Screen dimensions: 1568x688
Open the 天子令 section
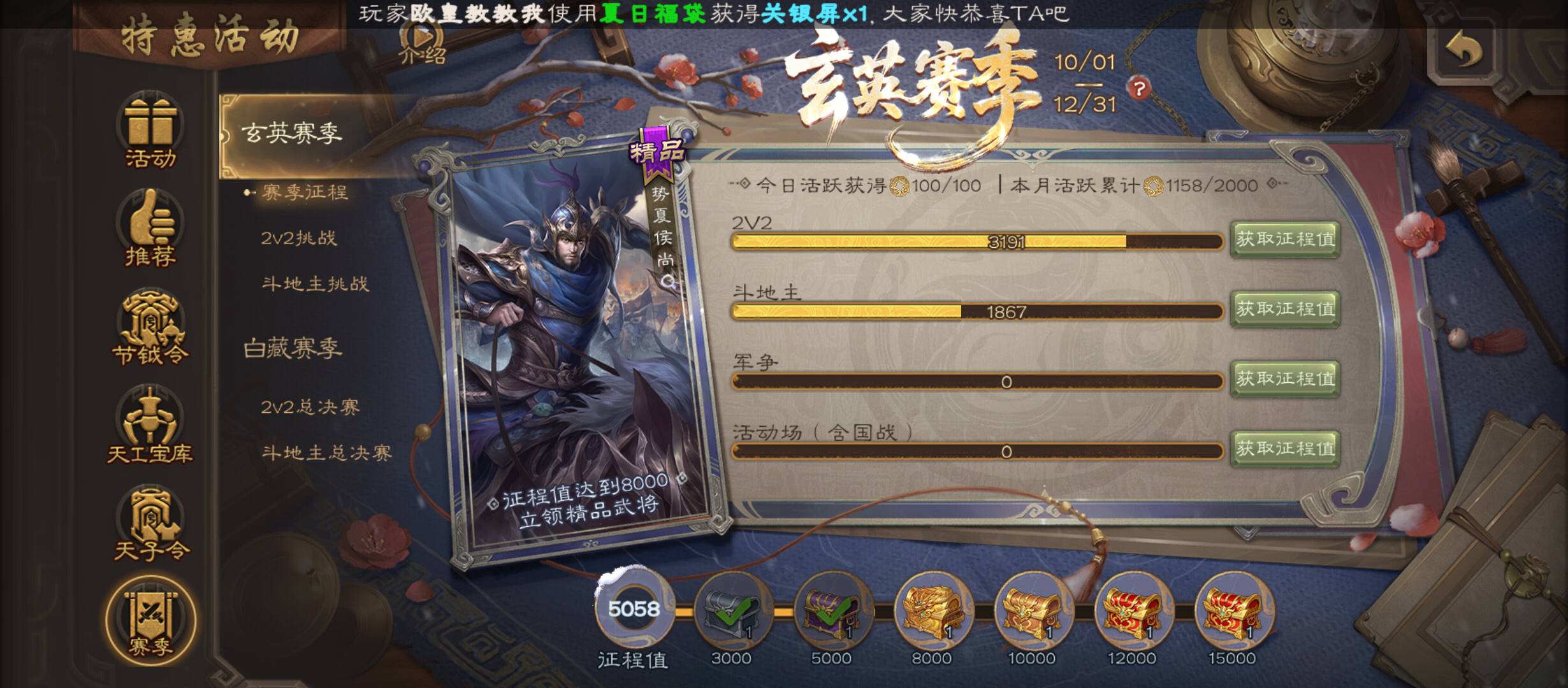[150, 524]
